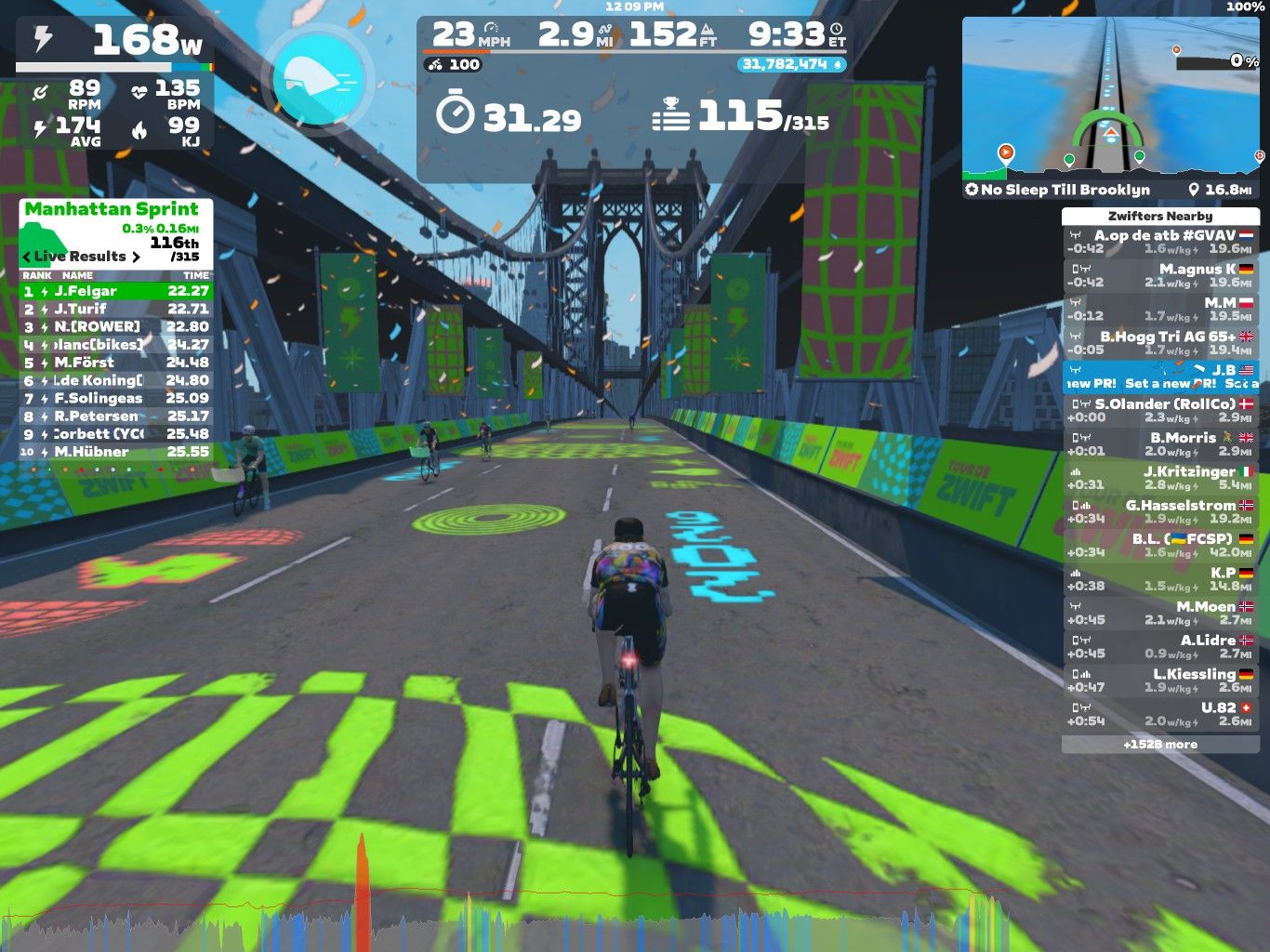Click the Manhattan Sprint leaderboard title
The height and width of the screenshot is (952, 1270).
tap(111, 209)
